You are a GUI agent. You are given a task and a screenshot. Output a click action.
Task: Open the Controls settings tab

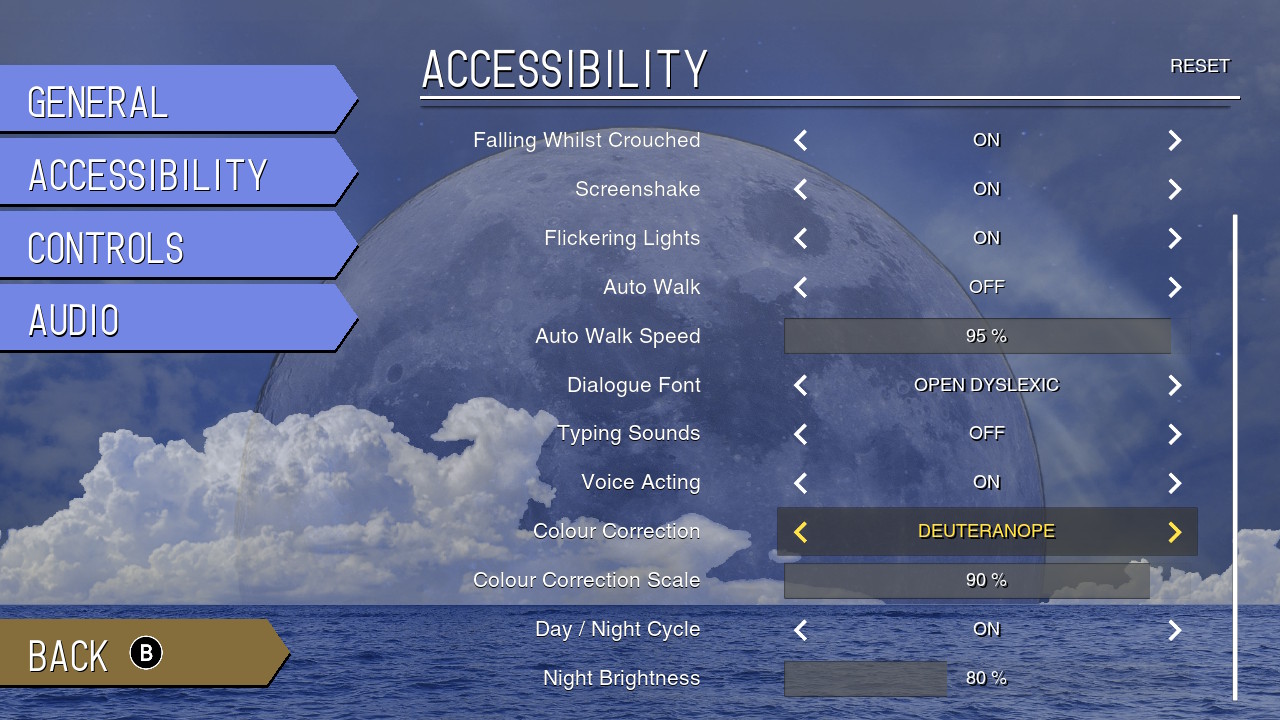(170, 246)
